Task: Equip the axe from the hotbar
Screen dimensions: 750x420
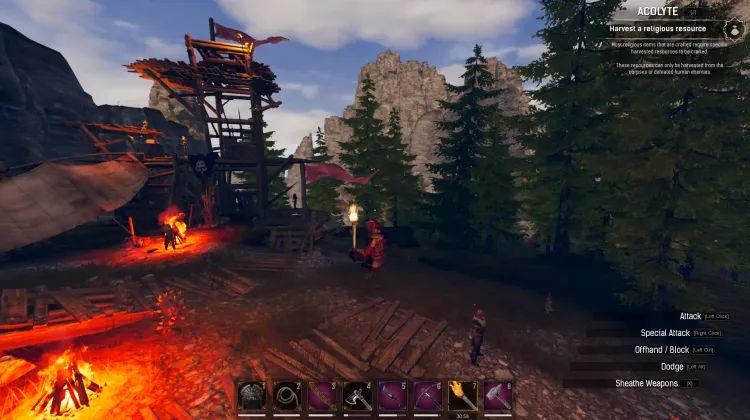Action: coord(357,396)
